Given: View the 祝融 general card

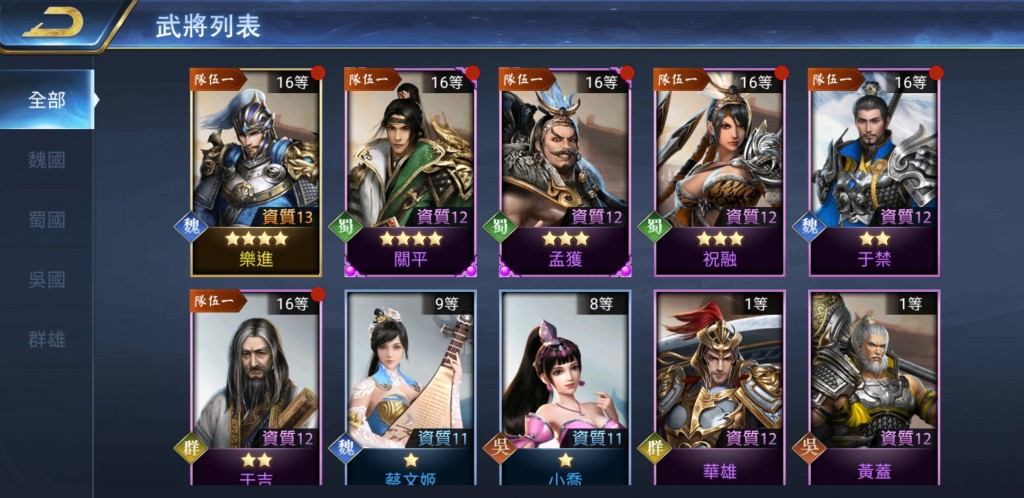Looking at the screenshot, I should click(x=720, y=171).
